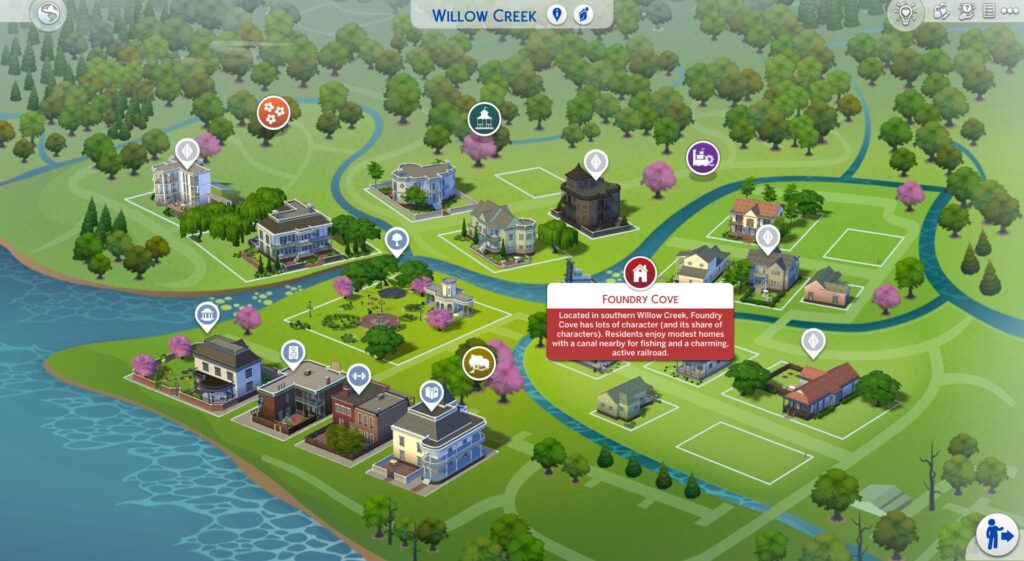Screen dimensions: 1024x561
Task: Choose the white tree park lot pin
Action: point(397,239)
